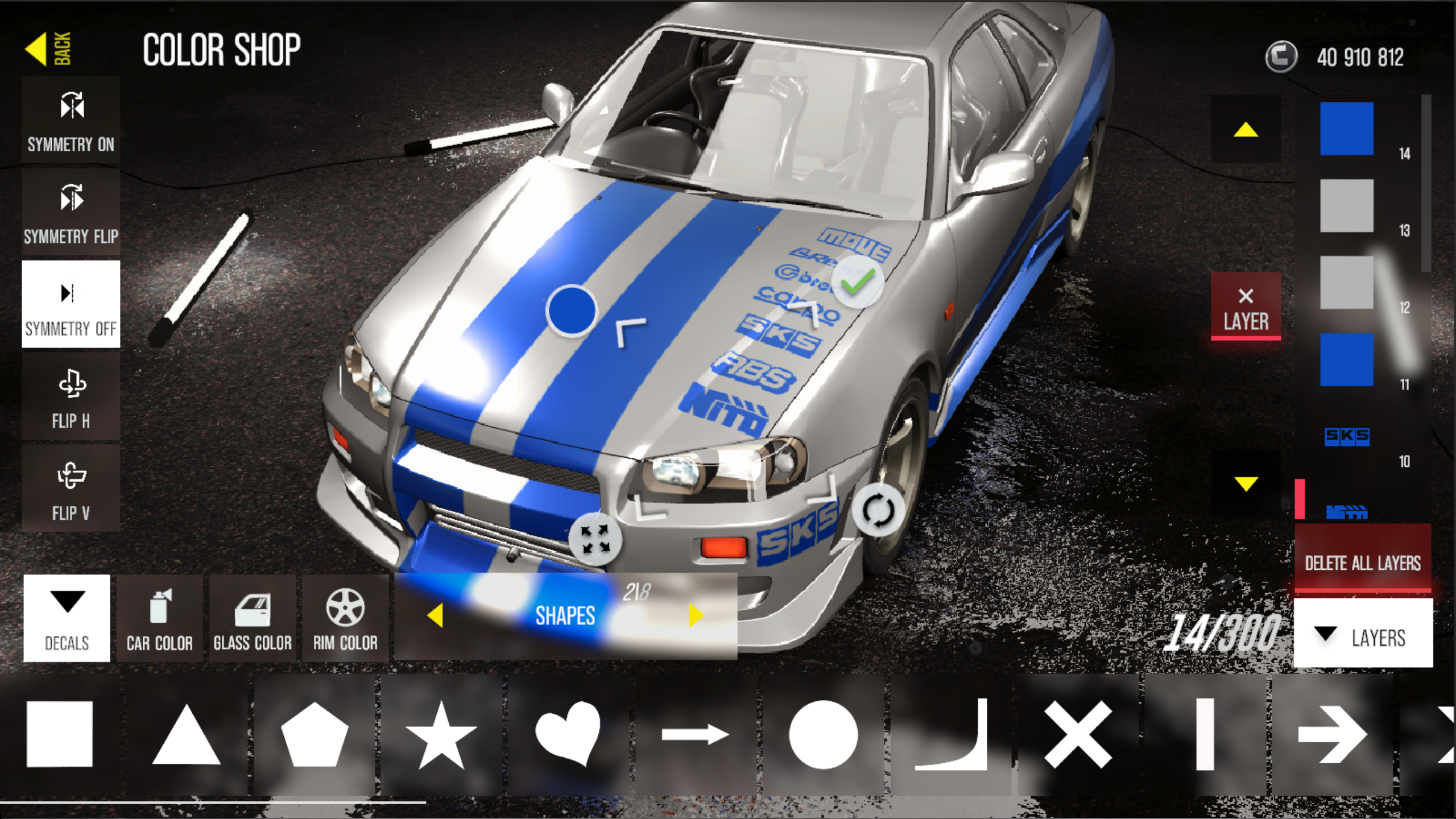Select blue layer 14 thumbnail
The height and width of the screenshot is (819, 1456).
coord(1347,129)
